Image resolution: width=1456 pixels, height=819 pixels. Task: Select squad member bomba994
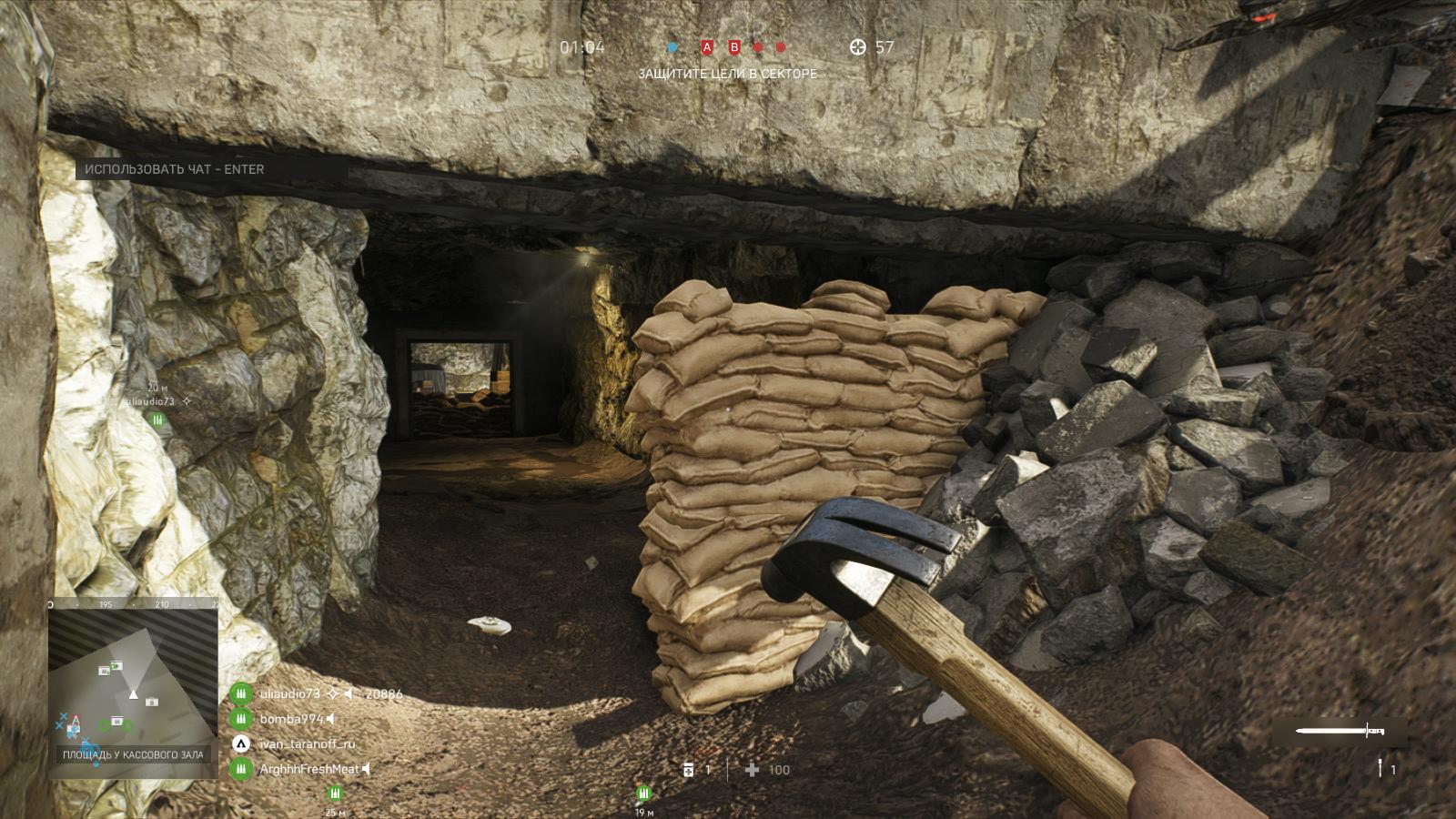(x=291, y=719)
